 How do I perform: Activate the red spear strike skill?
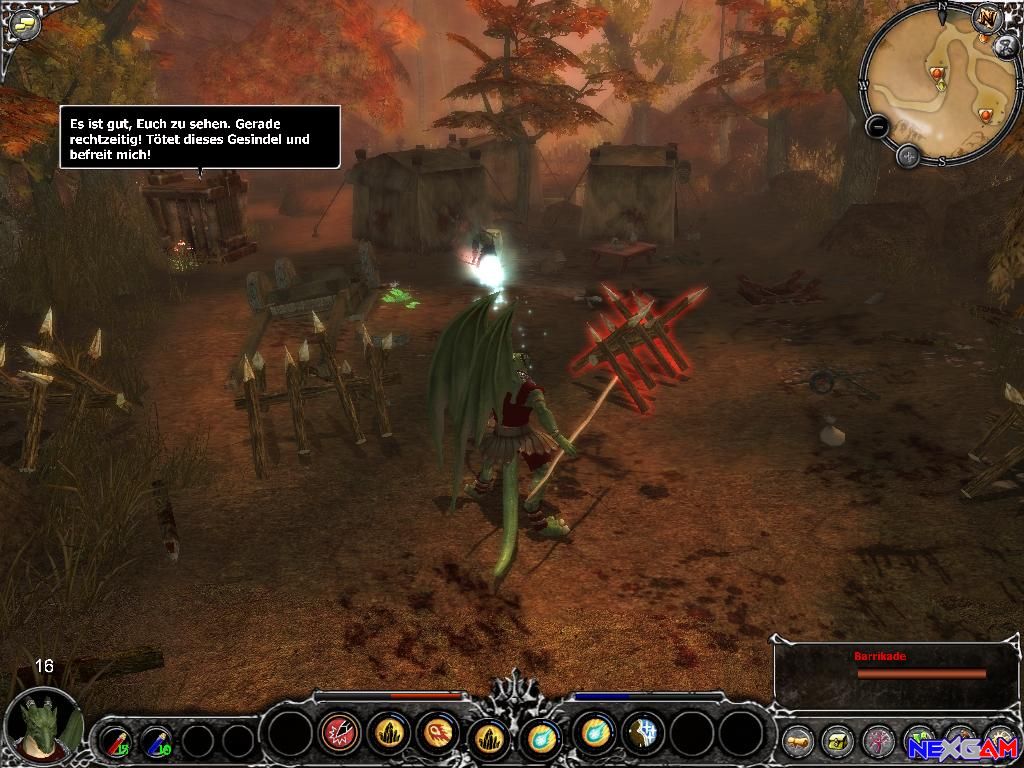[x=340, y=735]
